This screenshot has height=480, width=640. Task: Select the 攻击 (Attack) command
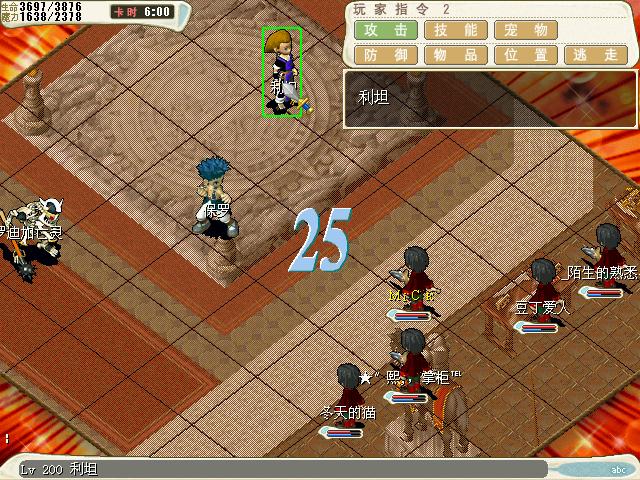(385, 30)
